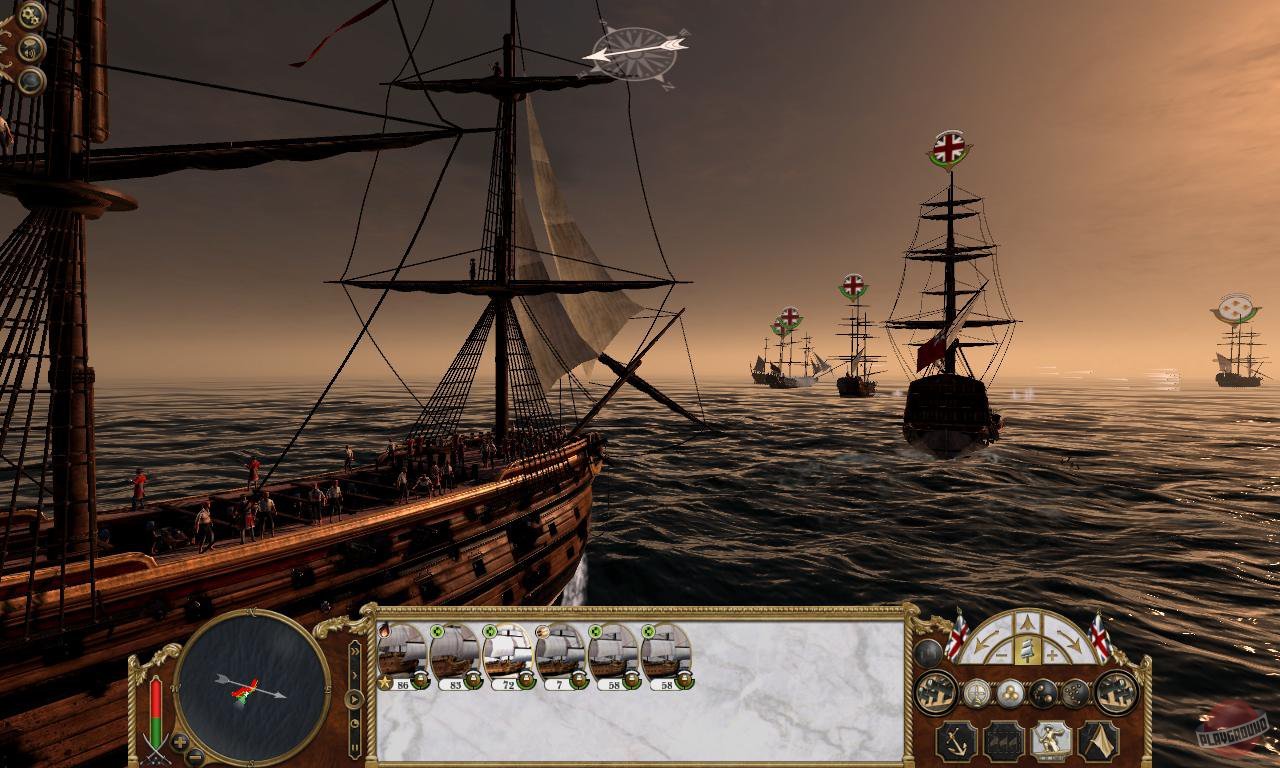
Task: Select the ship card showing 83
Action: click(x=454, y=655)
